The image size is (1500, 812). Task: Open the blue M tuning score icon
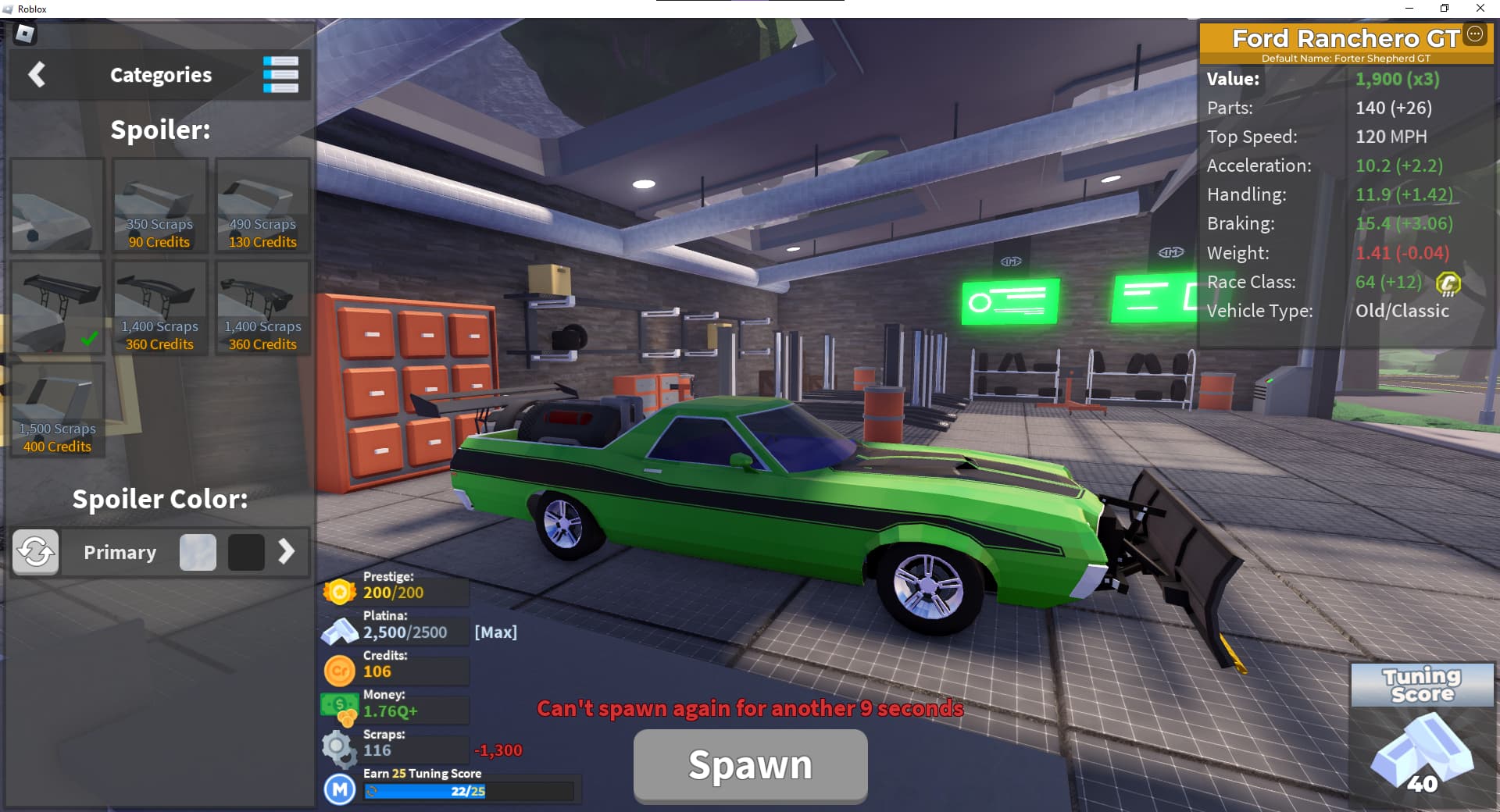(x=340, y=789)
